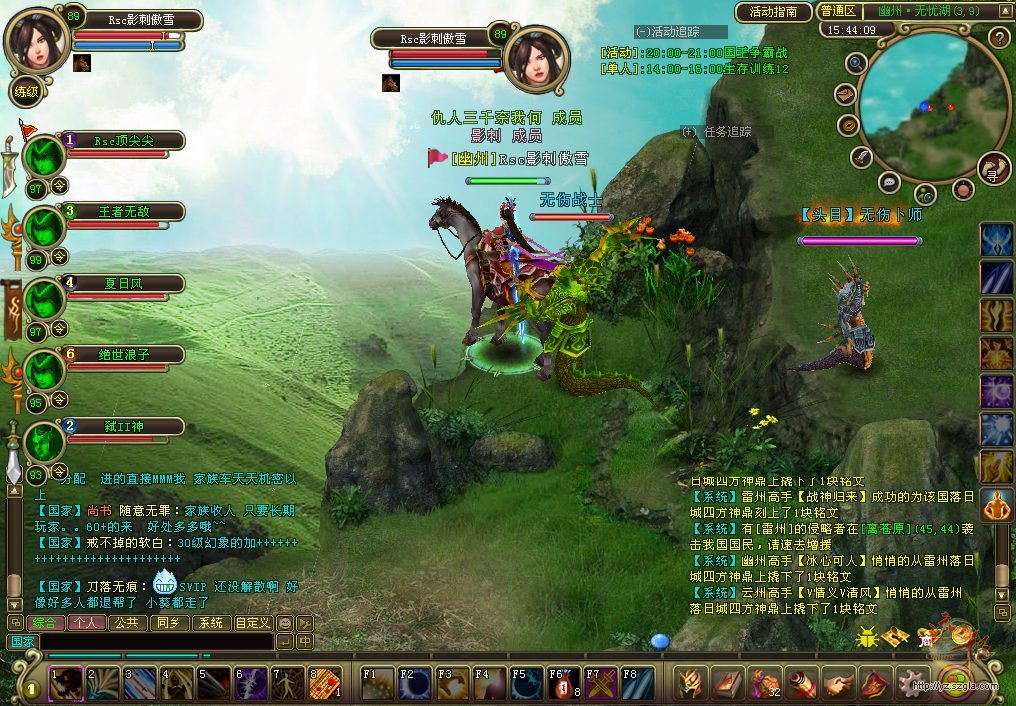The image size is (1016, 706).
Task: Select party member 王者无敌
Action: pyautogui.click(x=125, y=211)
